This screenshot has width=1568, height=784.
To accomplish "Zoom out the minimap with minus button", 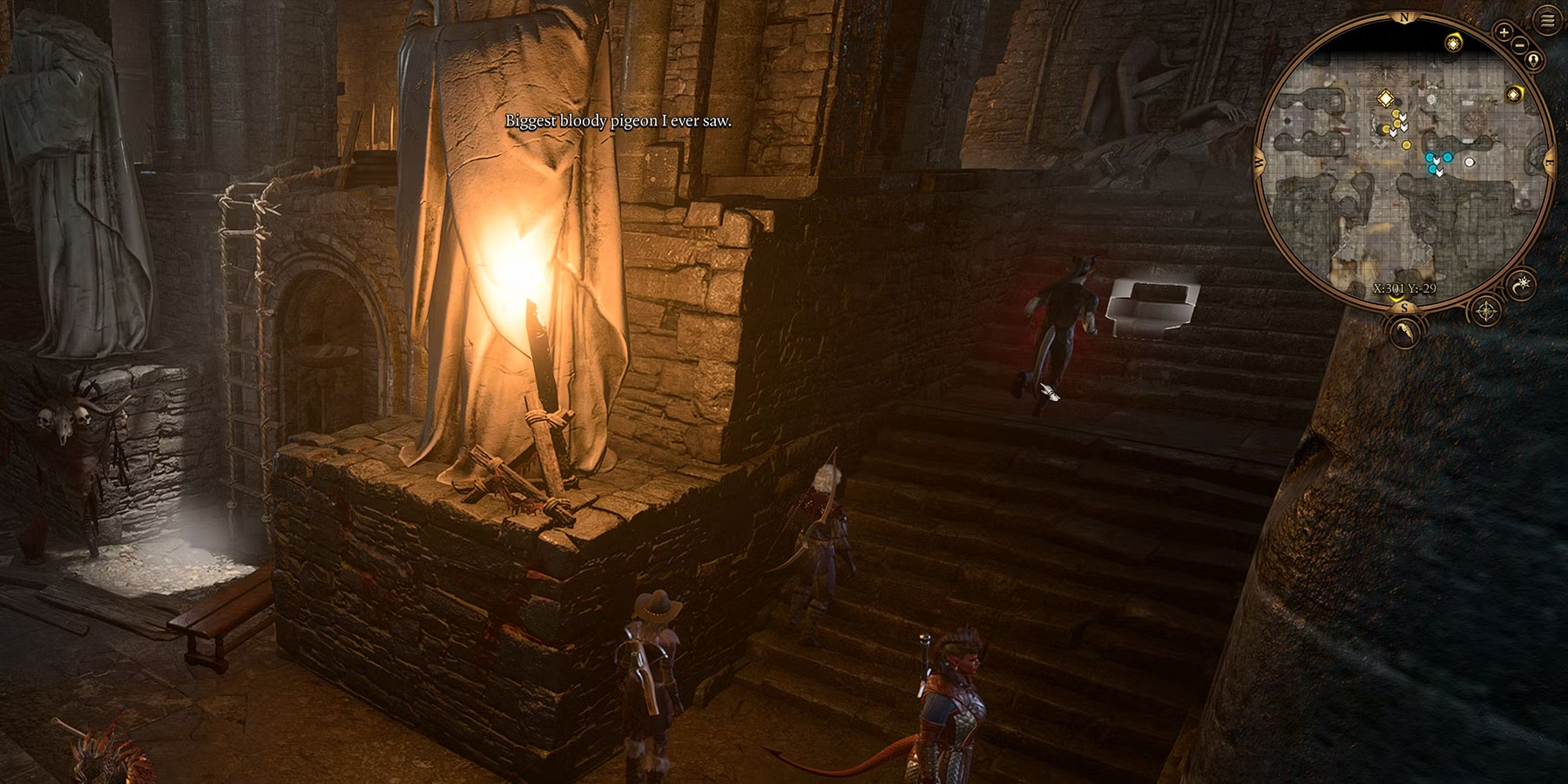I will click(1519, 44).
